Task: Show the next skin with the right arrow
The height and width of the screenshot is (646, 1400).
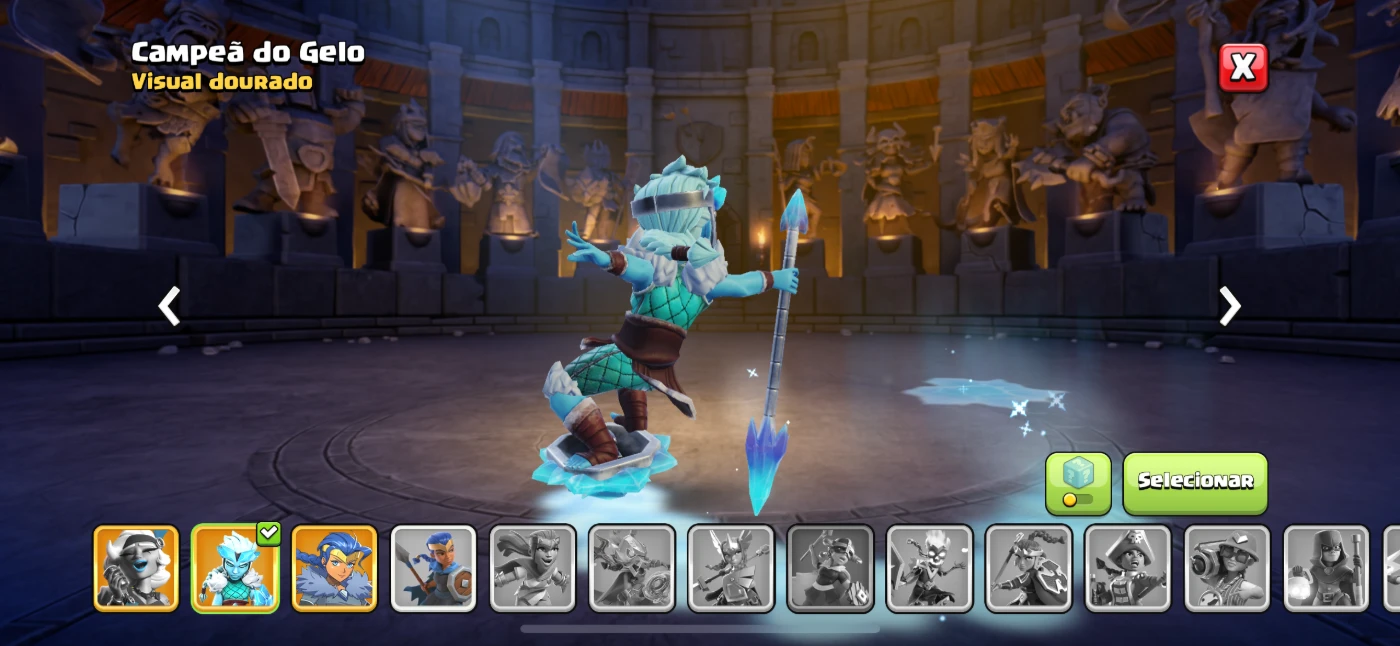Action: (1229, 306)
